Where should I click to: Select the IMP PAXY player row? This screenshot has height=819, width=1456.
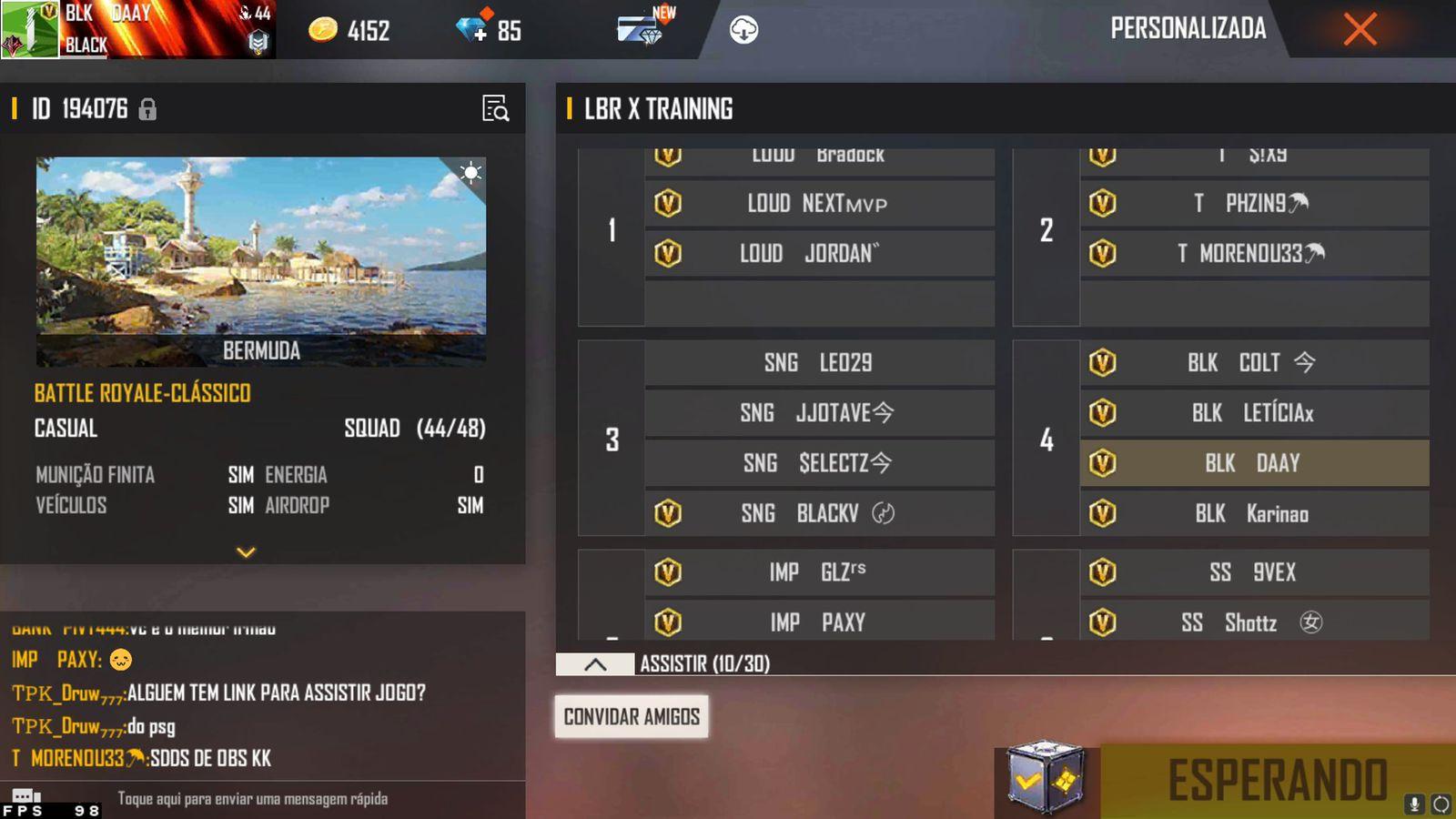[x=818, y=622]
